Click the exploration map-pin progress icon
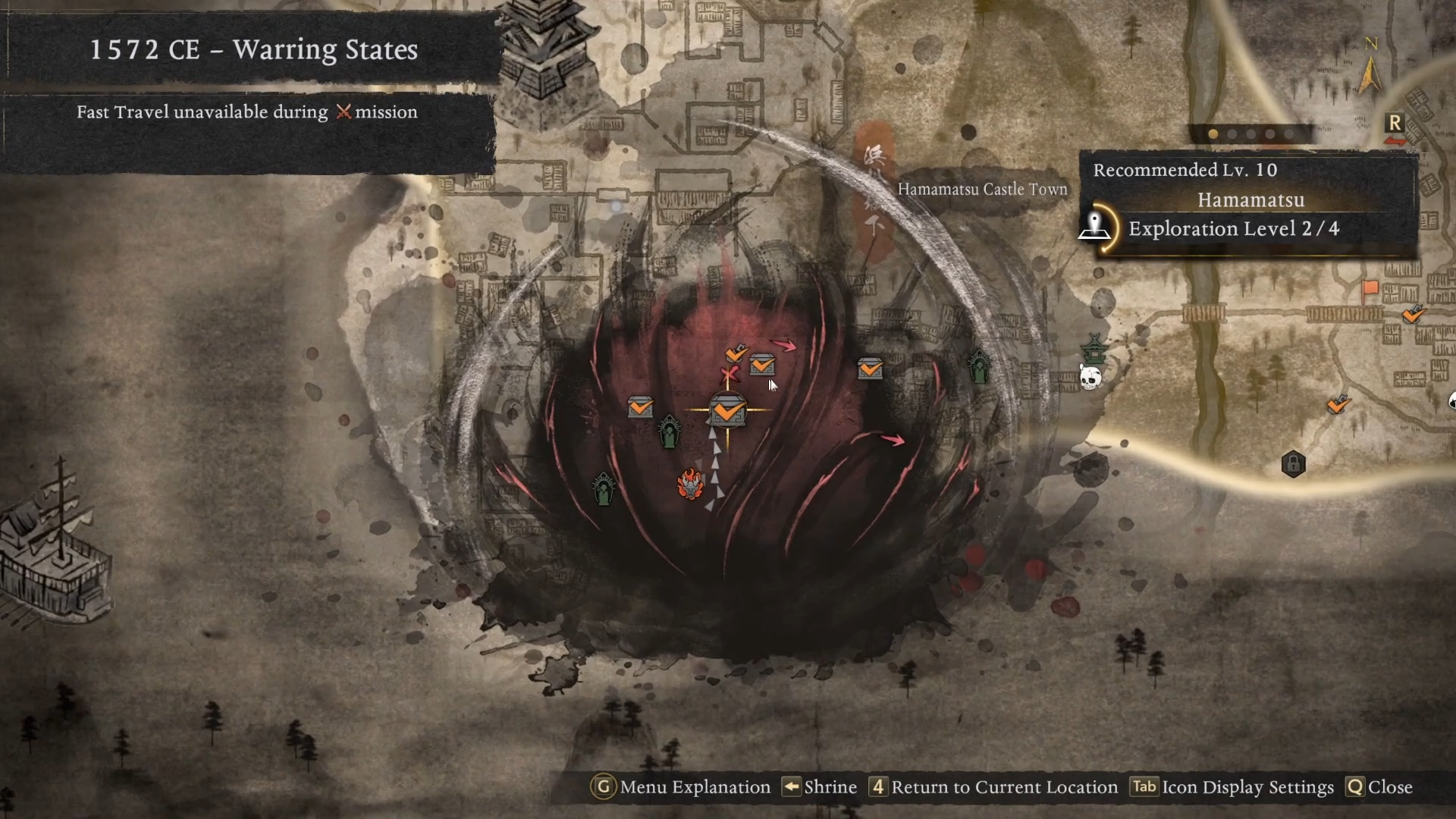 coord(1095,227)
